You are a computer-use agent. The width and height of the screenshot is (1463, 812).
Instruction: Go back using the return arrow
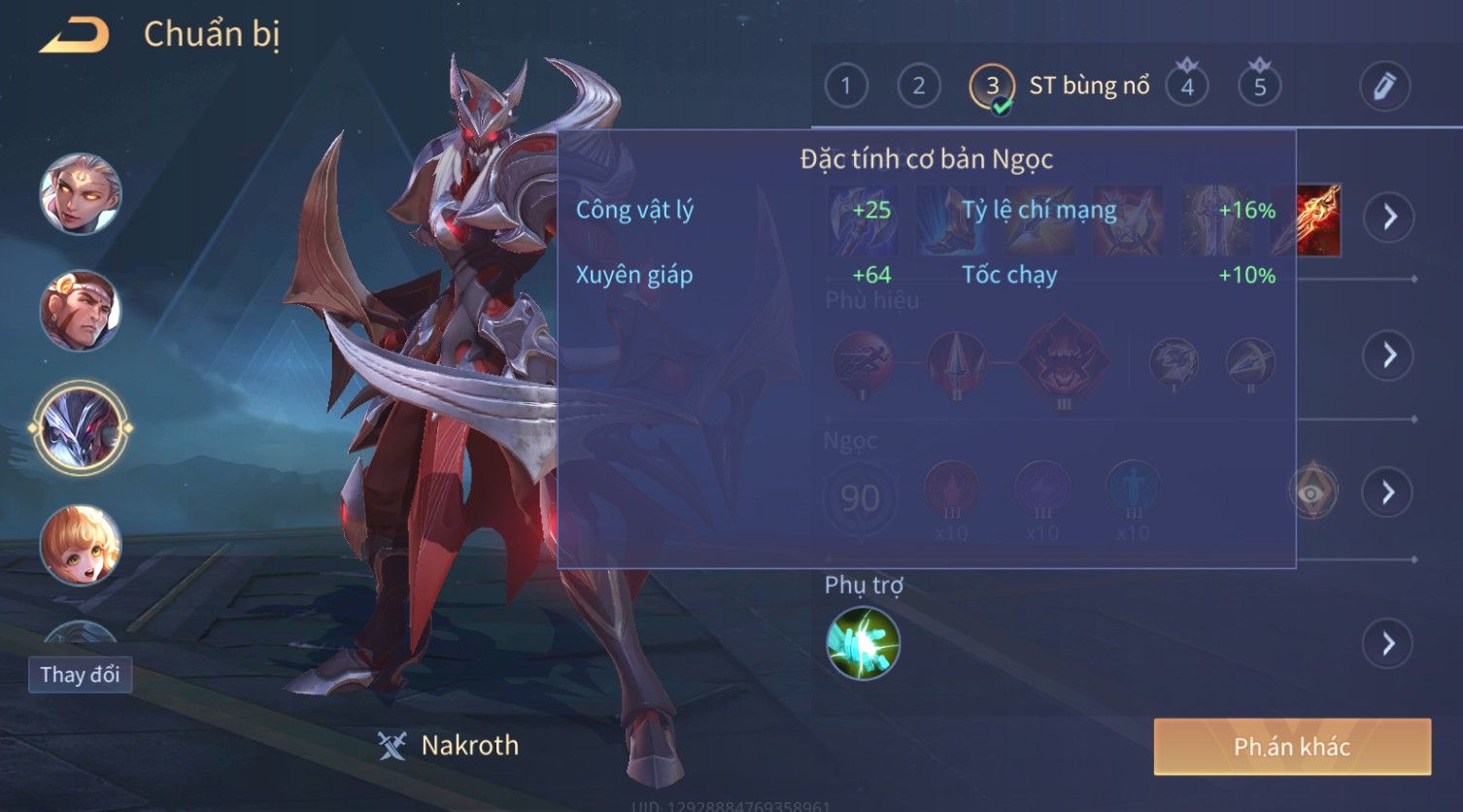pyautogui.click(x=74, y=35)
